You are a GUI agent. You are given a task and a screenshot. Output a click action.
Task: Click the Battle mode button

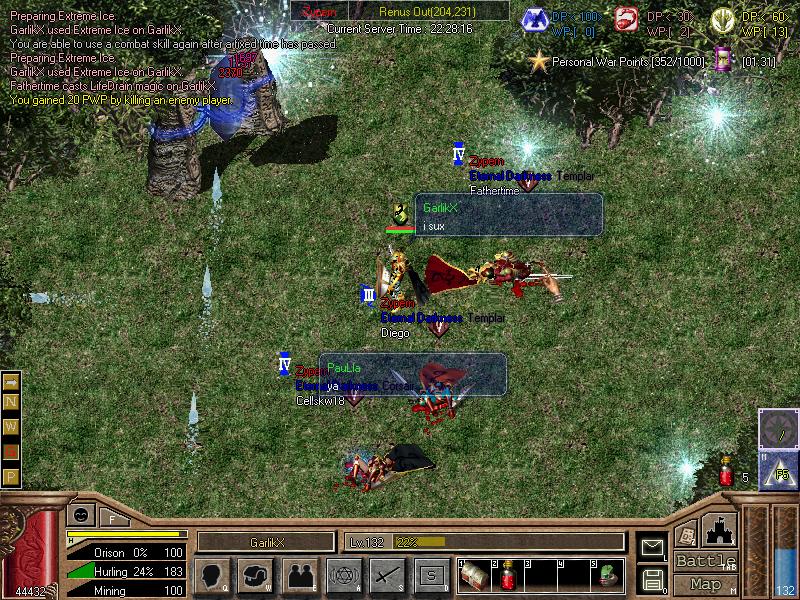(705, 561)
